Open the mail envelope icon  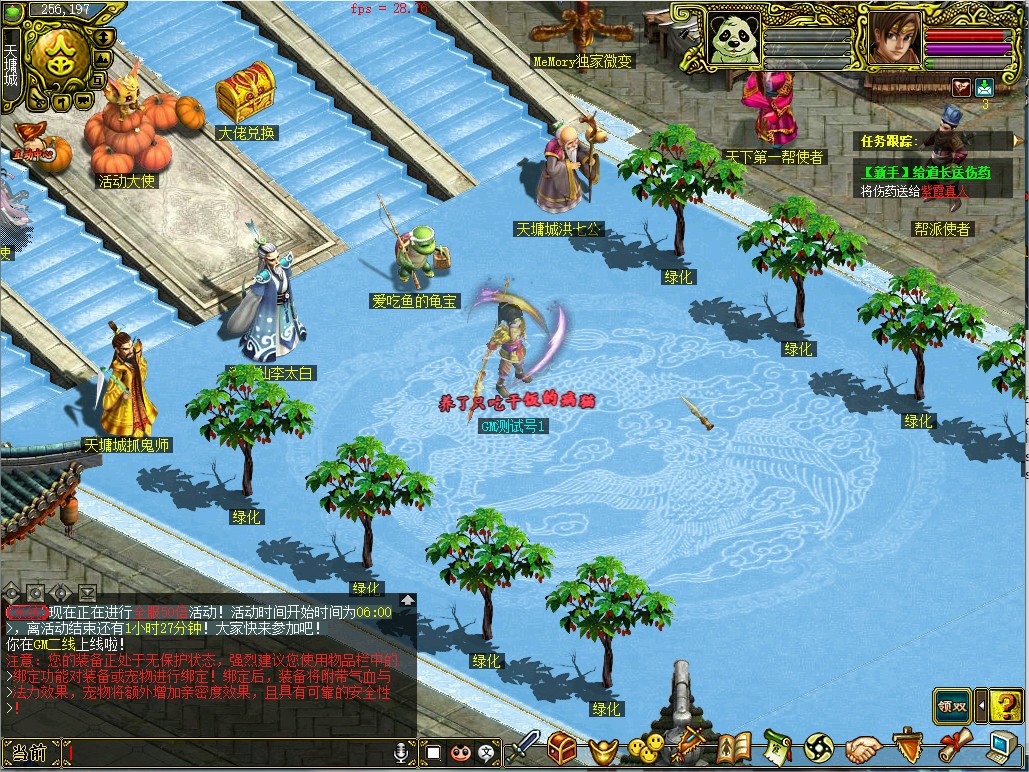click(984, 86)
